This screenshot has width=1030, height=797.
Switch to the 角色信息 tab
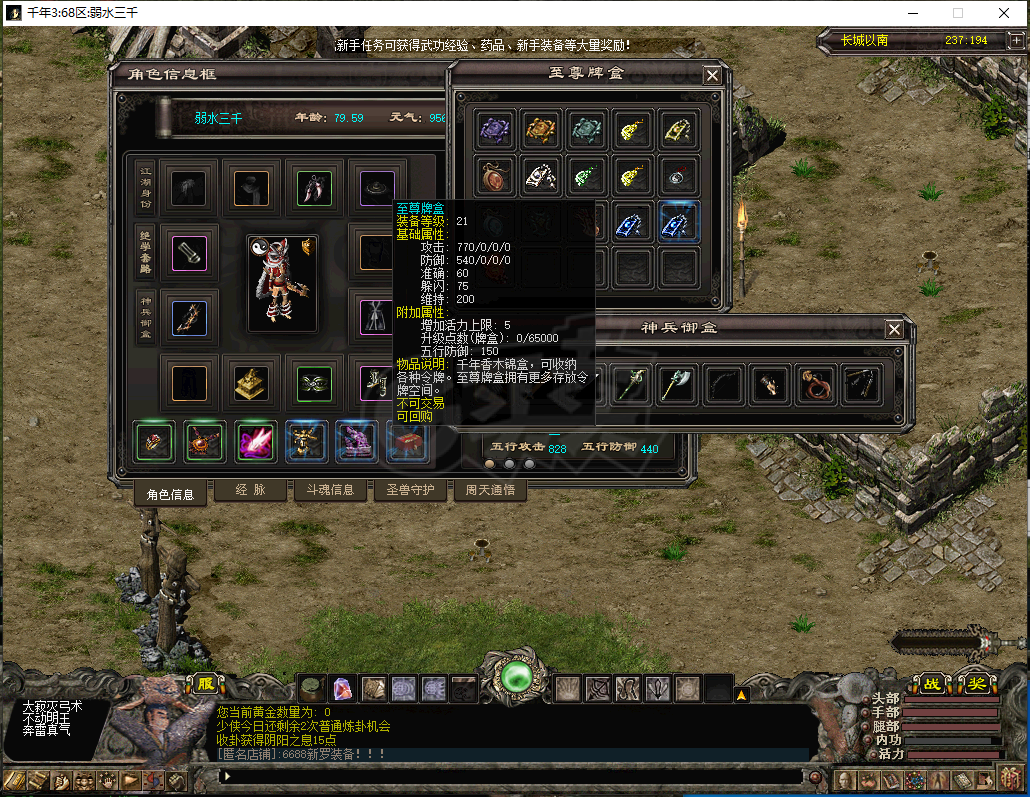pyautogui.click(x=170, y=492)
